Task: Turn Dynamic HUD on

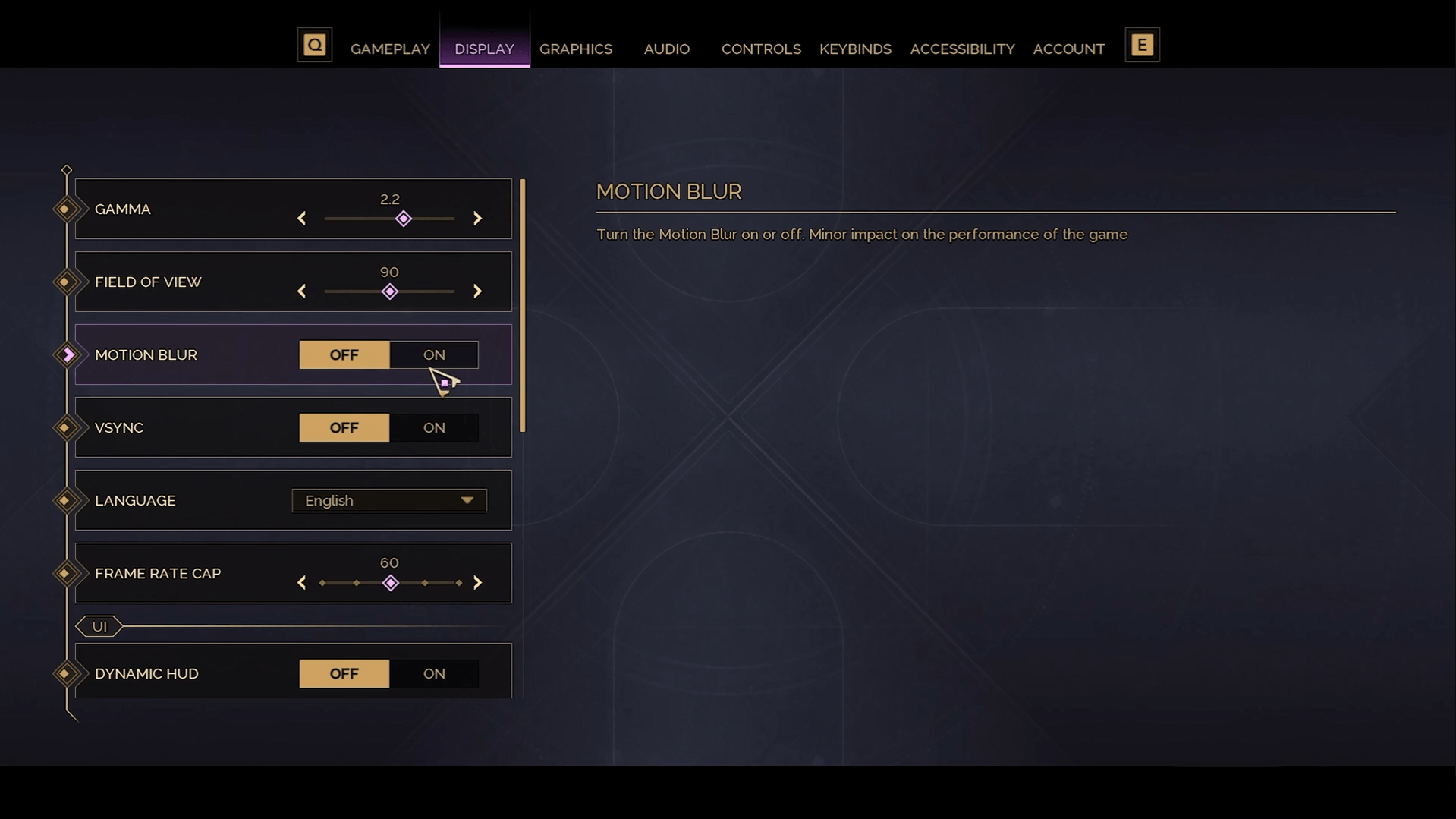Action: (x=434, y=673)
